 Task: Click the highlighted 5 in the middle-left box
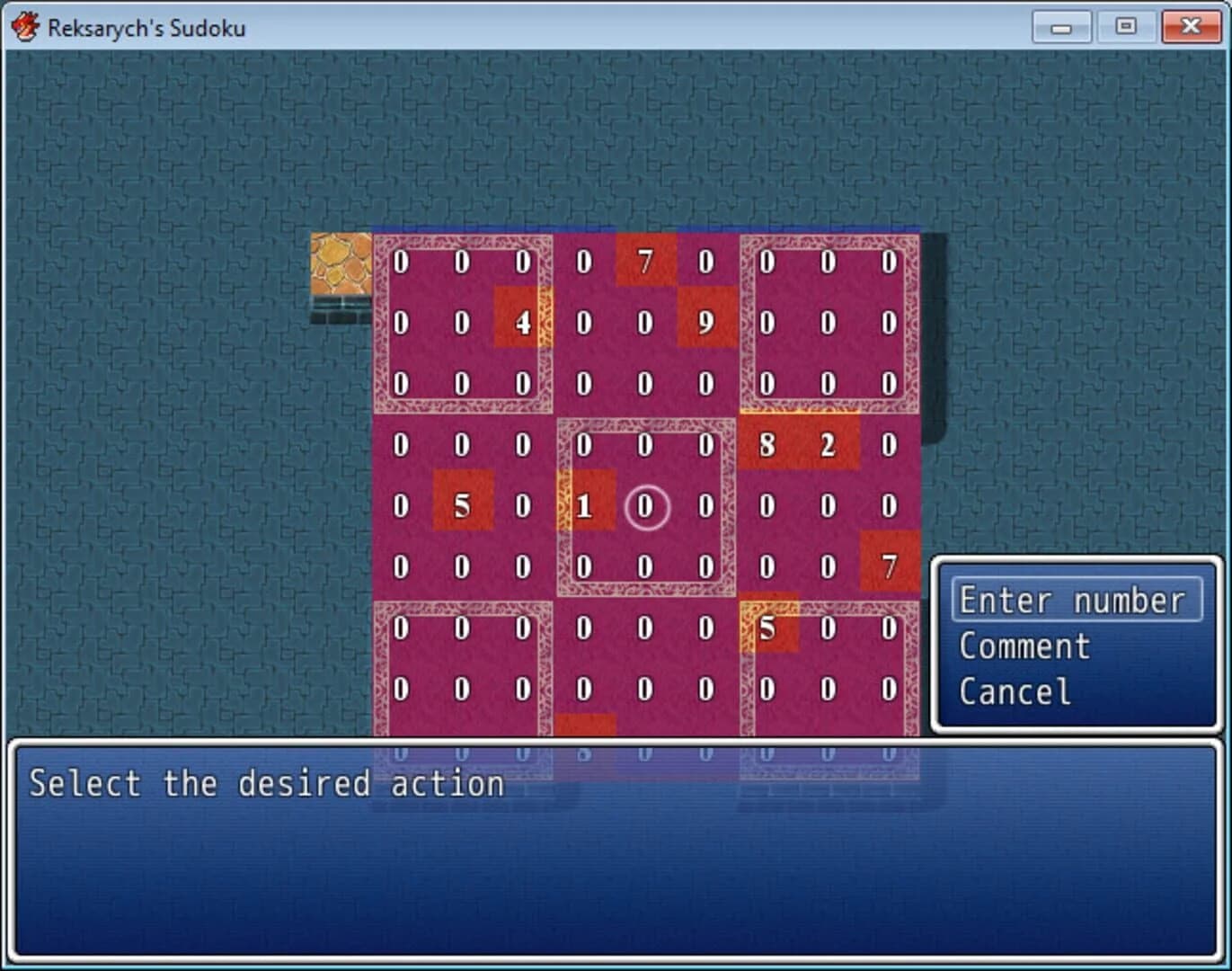(x=461, y=507)
